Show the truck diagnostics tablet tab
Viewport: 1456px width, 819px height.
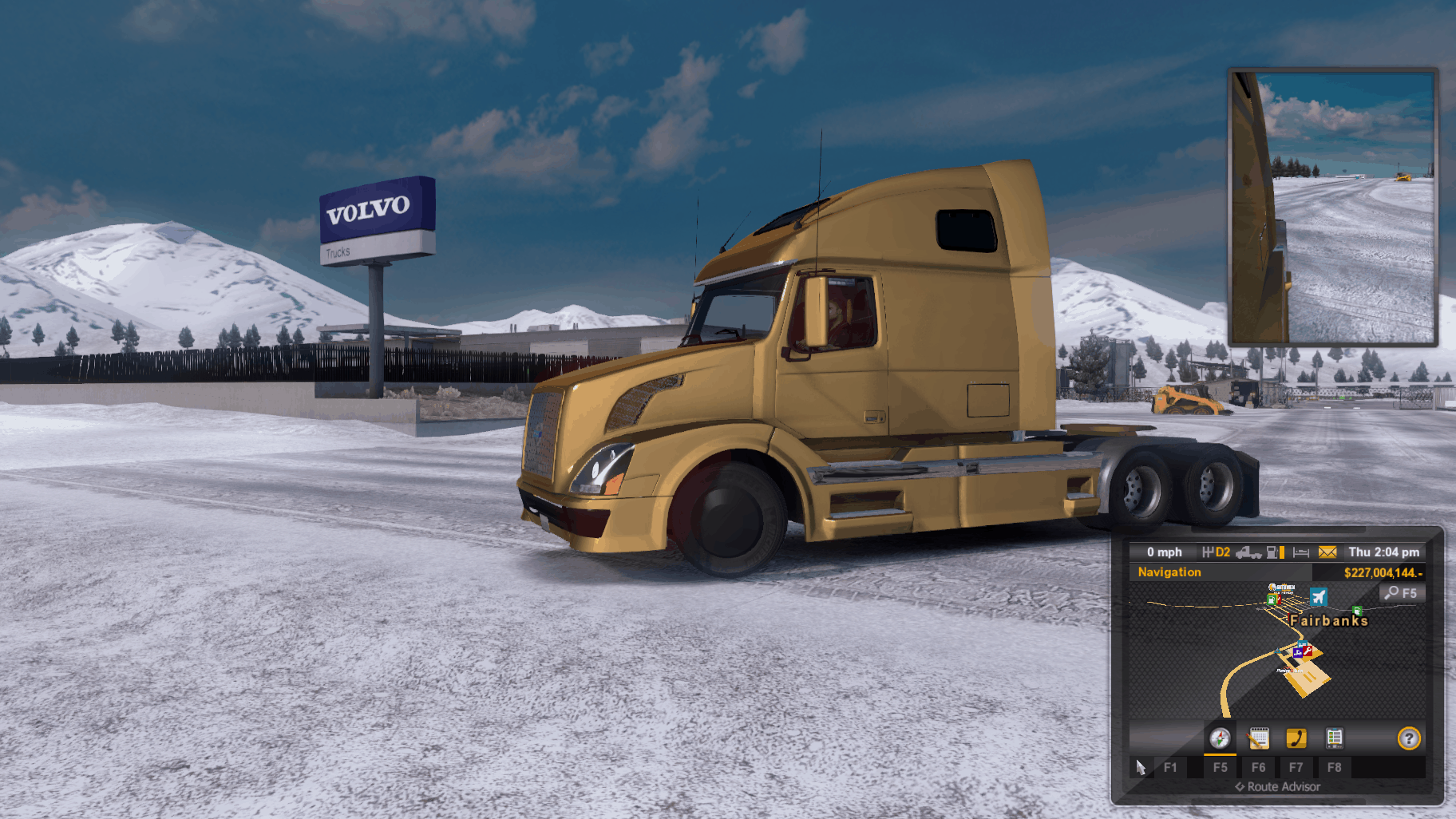(1334, 738)
